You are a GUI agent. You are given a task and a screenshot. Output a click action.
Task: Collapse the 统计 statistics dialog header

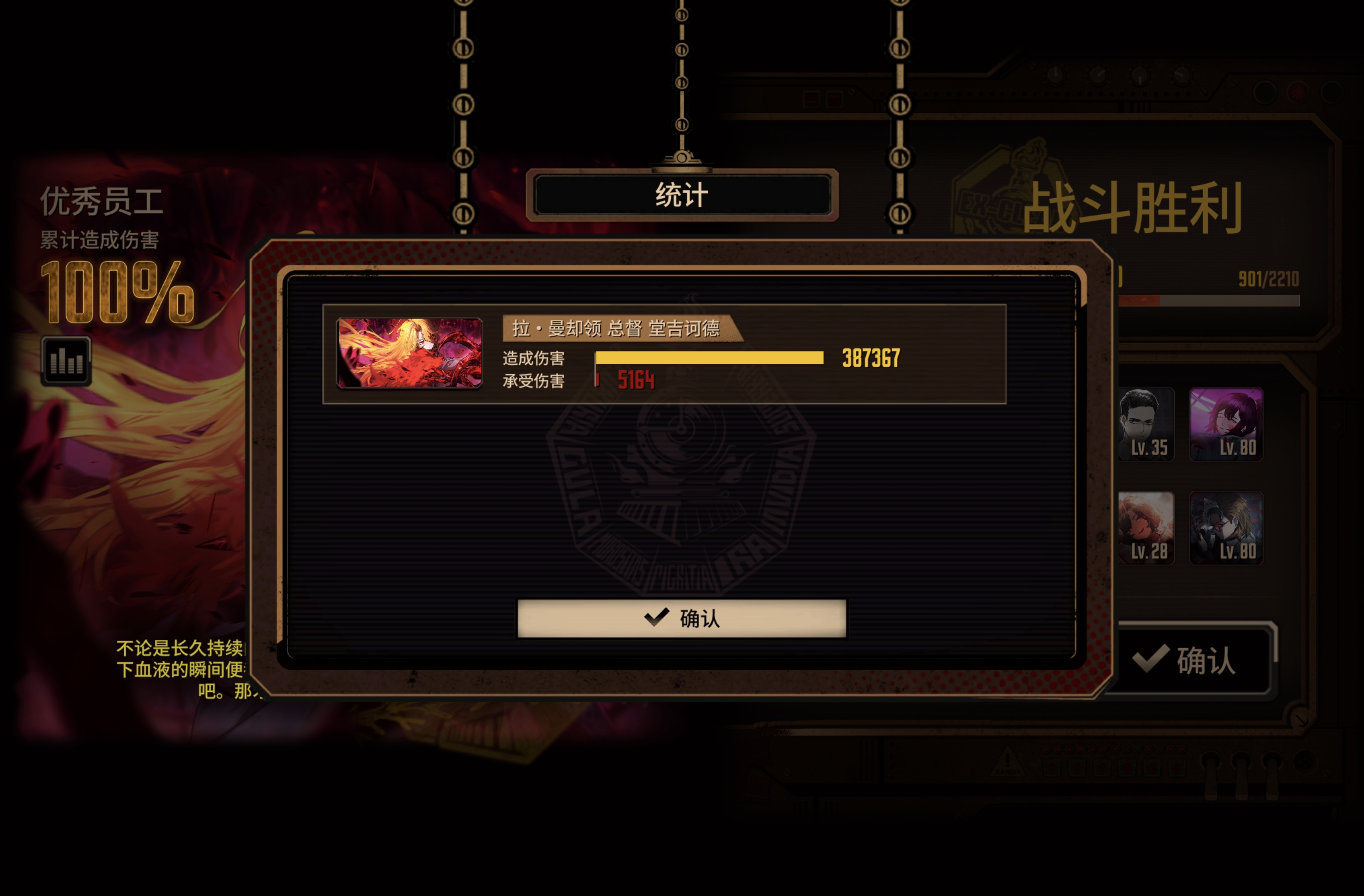click(x=682, y=193)
